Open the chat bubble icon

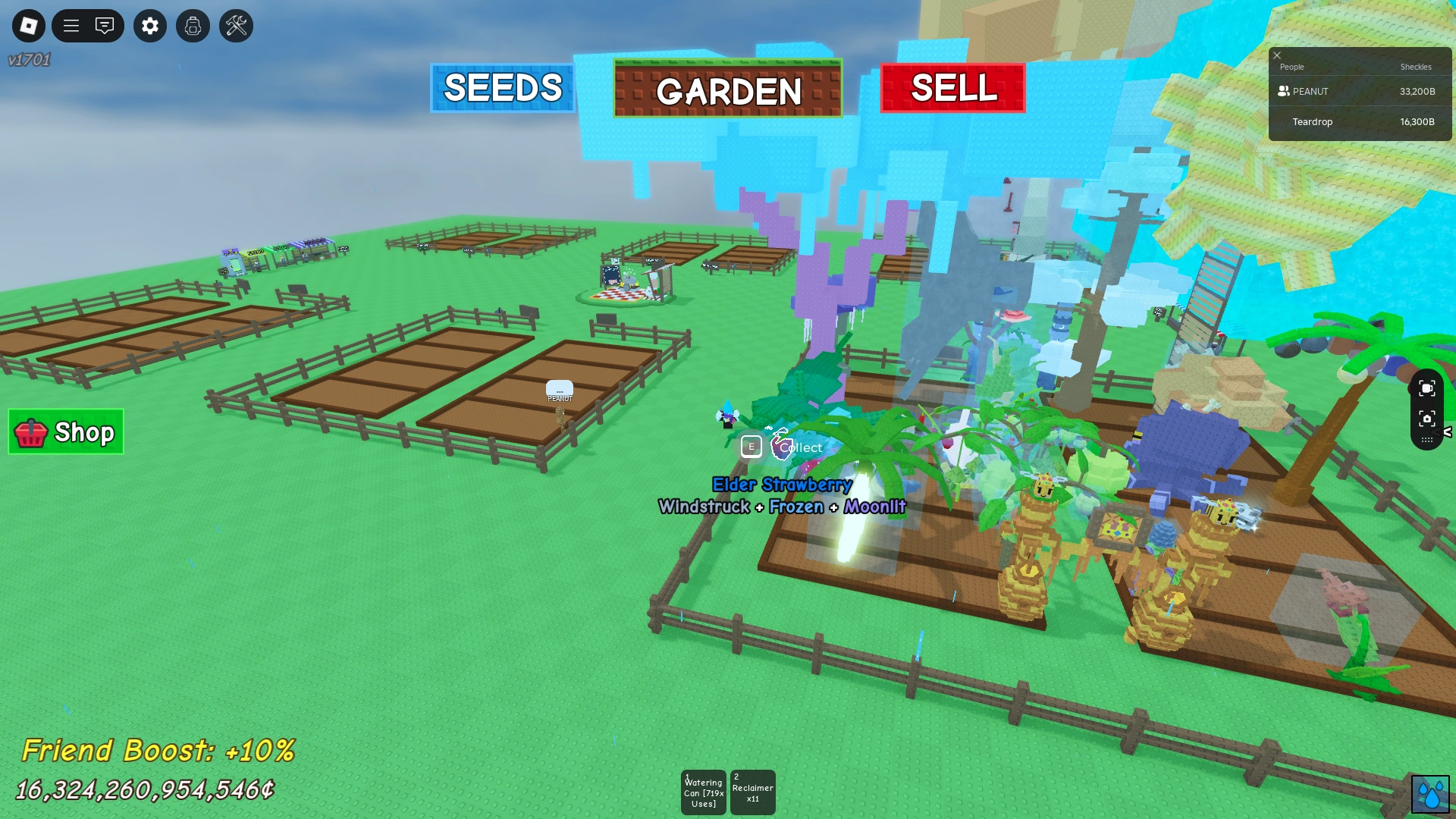105,25
